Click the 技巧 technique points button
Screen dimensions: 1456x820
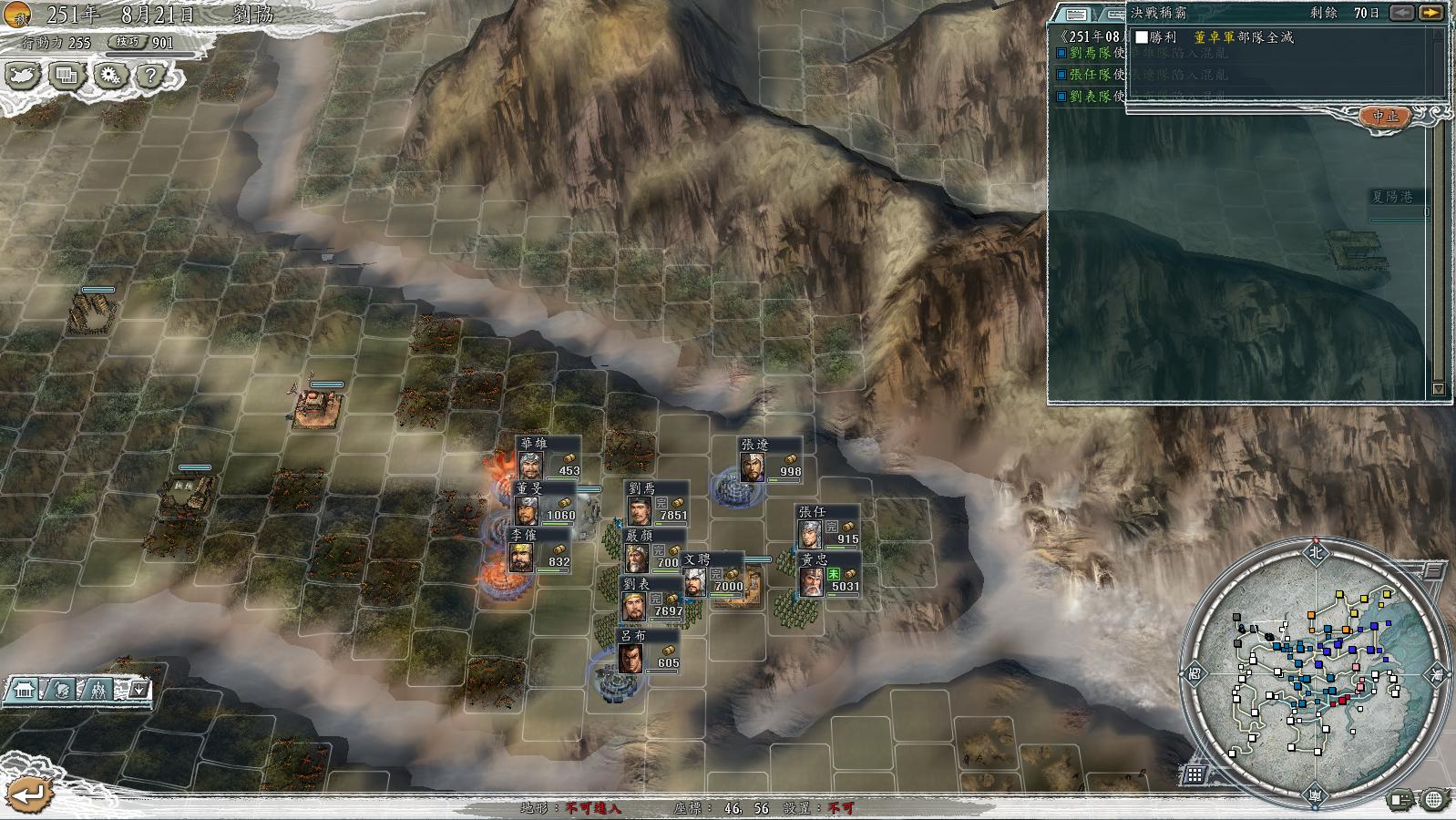click(x=125, y=42)
